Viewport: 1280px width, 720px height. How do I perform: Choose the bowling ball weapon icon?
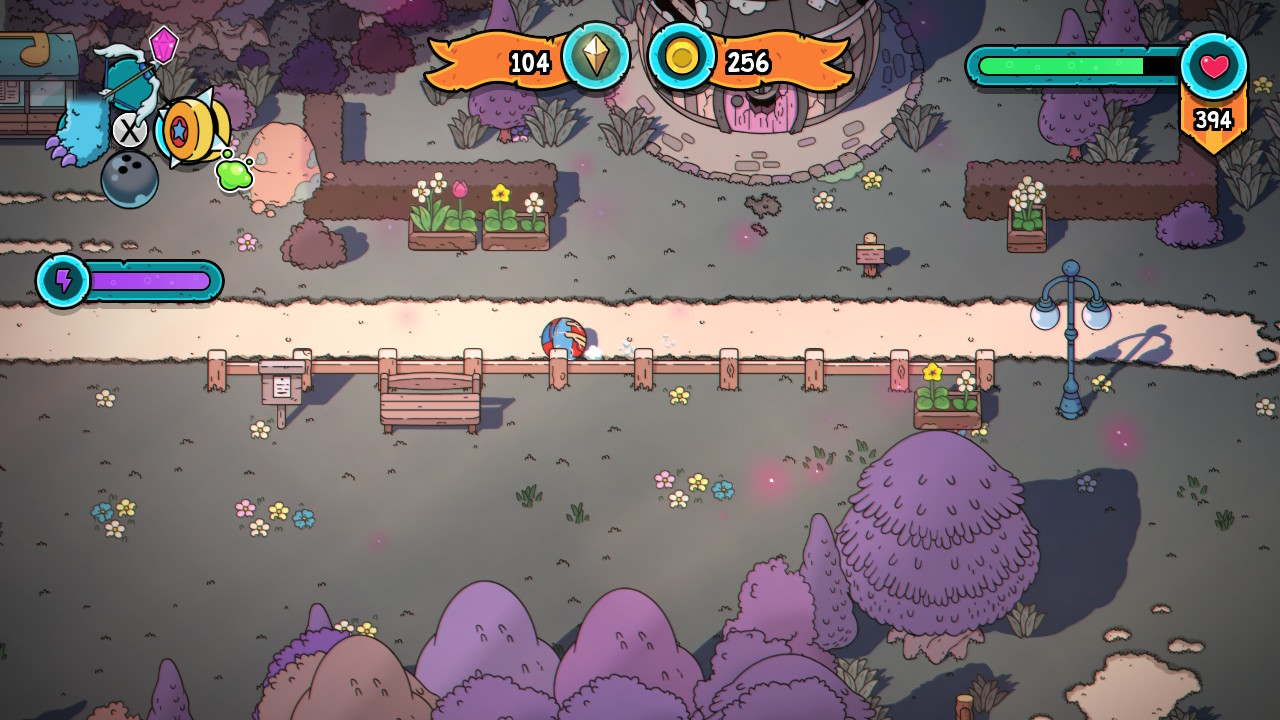click(130, 179)
